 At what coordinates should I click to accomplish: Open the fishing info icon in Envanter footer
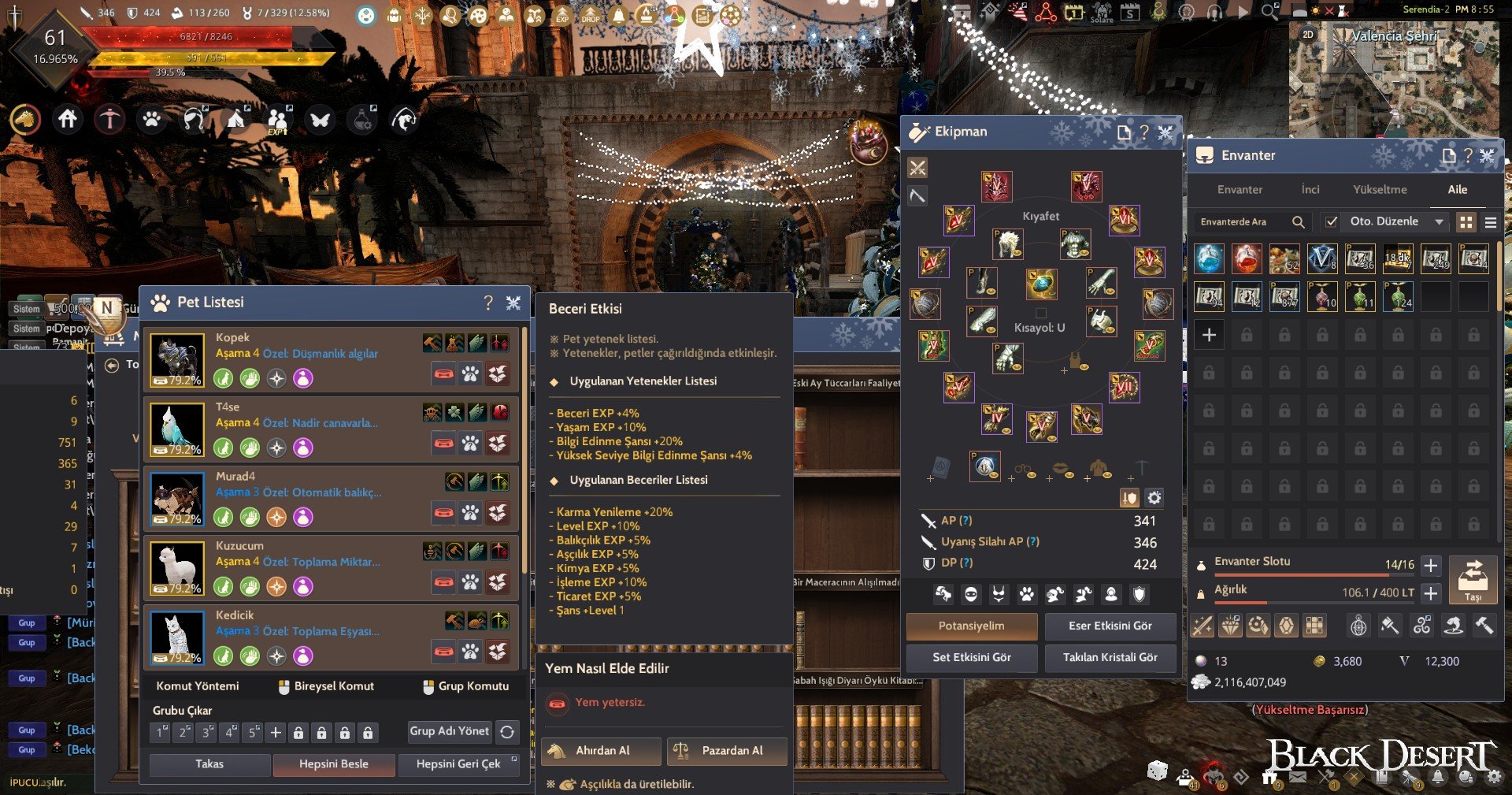click(1451, 625)
